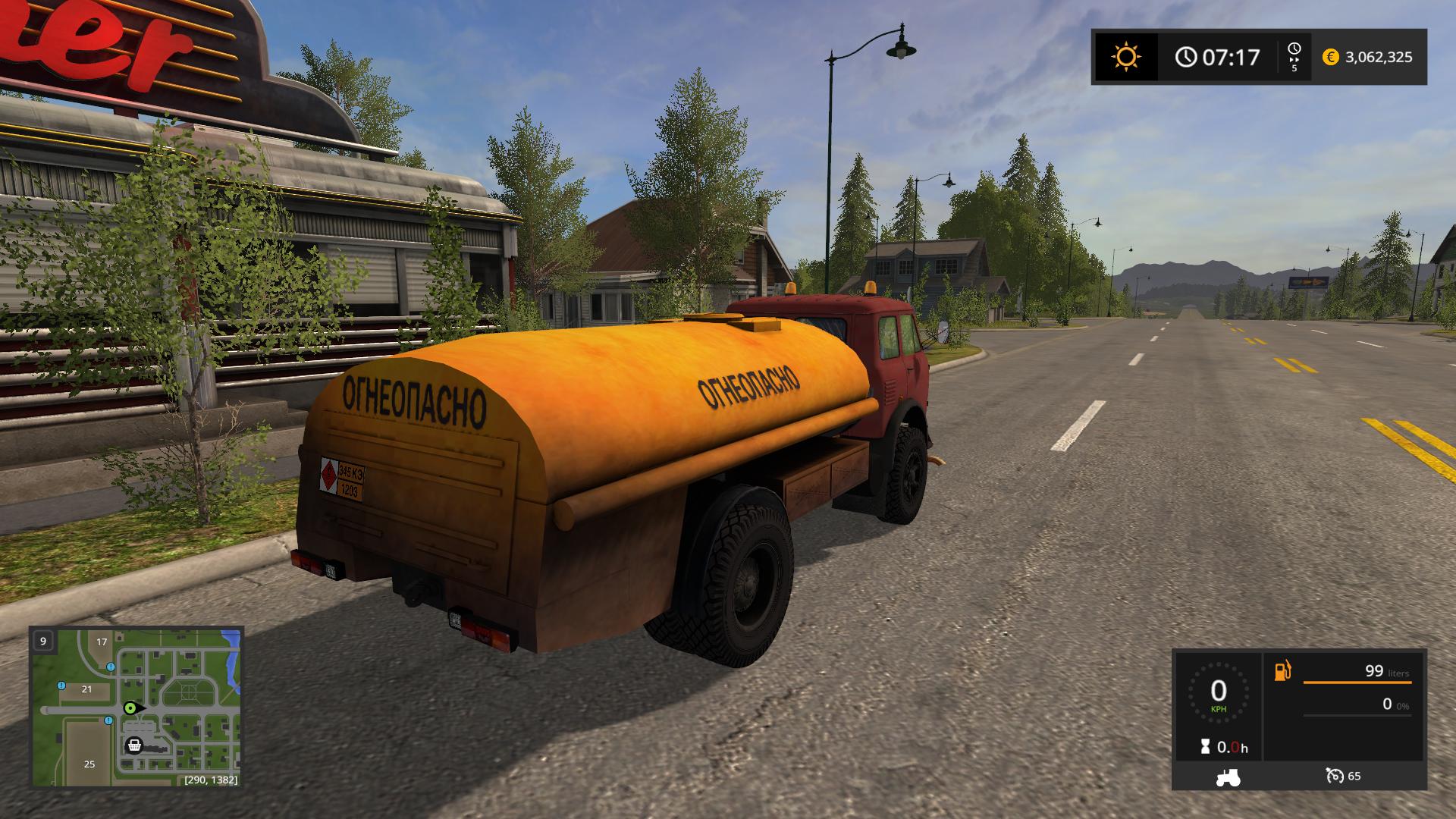Click the shop basket marker on minimap
The height and width of the screenshot is (819, 1456).
click(x=134, y=745)
